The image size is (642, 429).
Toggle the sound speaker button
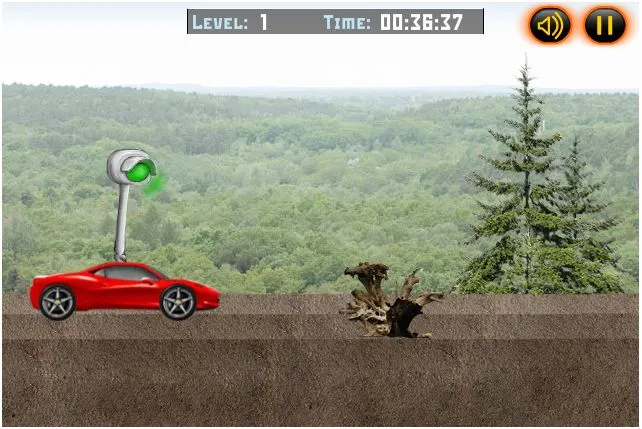pos(550,25)
